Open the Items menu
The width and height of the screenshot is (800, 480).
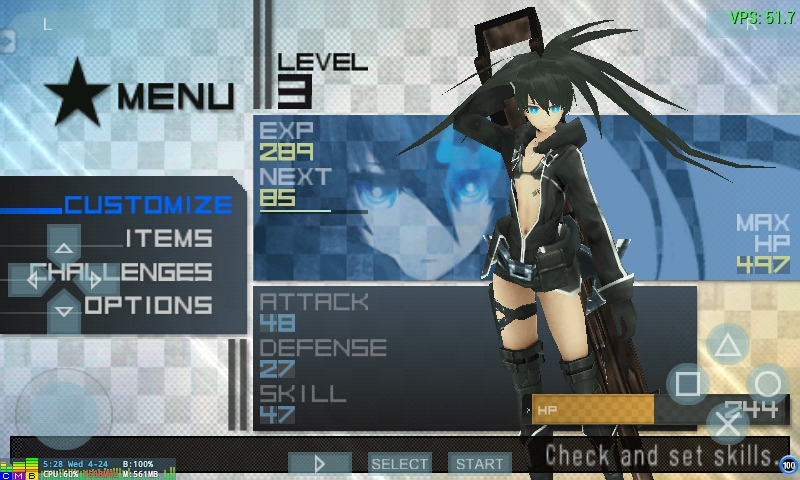click(x=168, y=239)
